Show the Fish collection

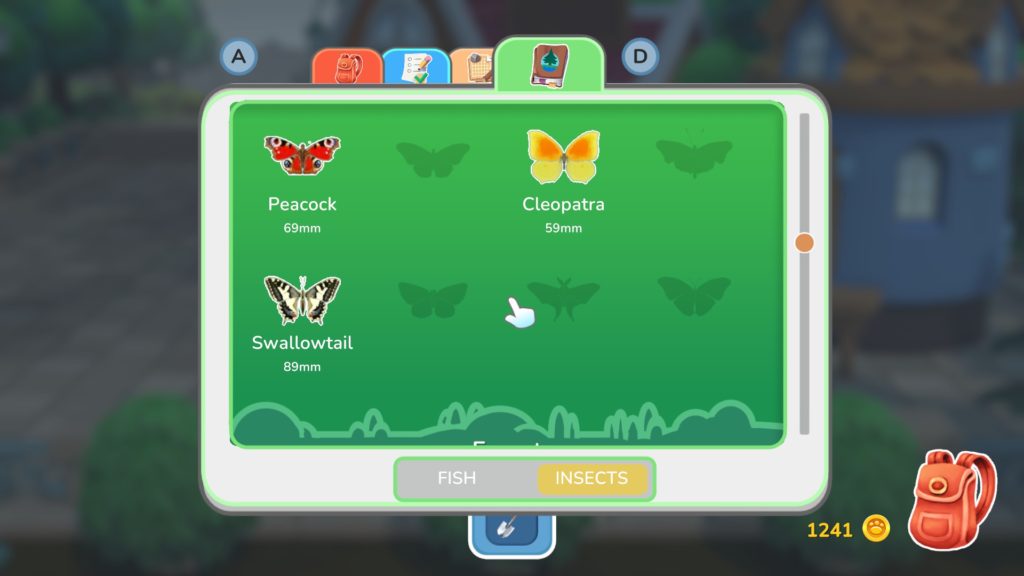(x=457, y=478)
